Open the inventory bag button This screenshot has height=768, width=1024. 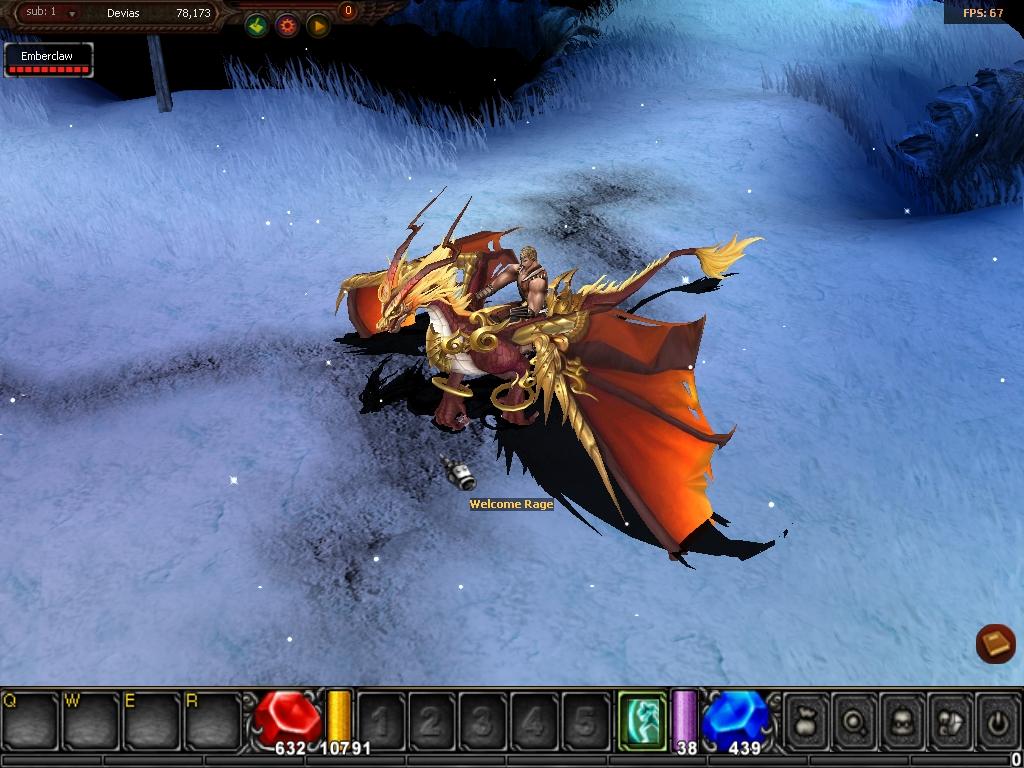point(806,719)
